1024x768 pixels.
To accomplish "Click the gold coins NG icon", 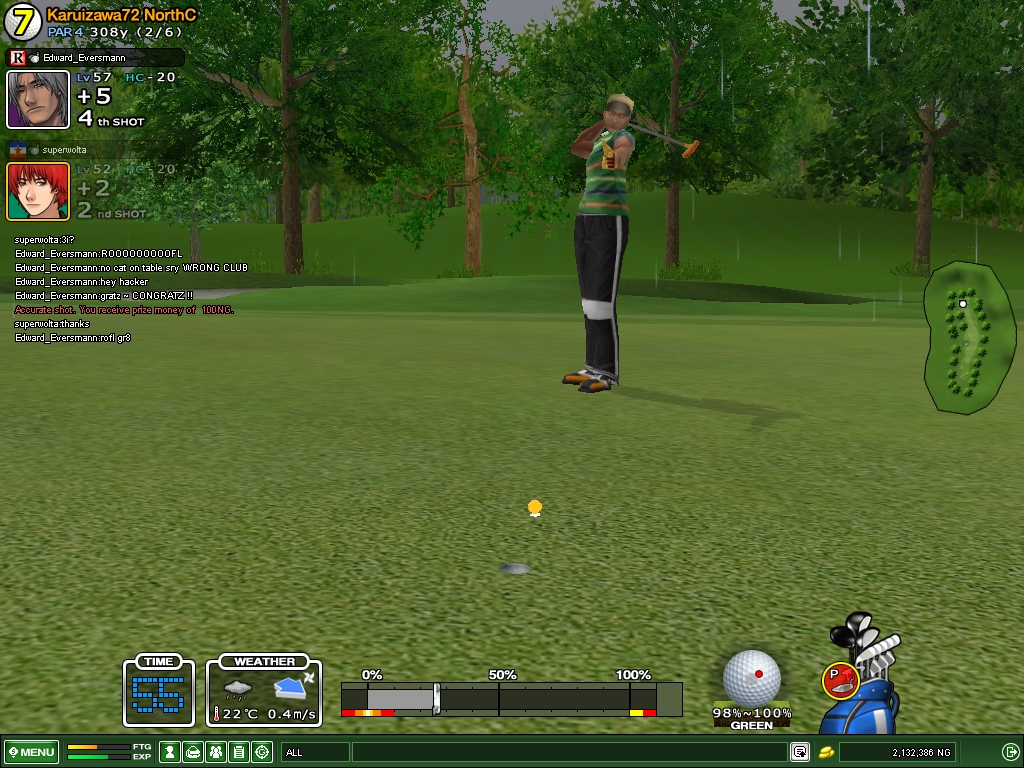I will [x=826, y=752].
